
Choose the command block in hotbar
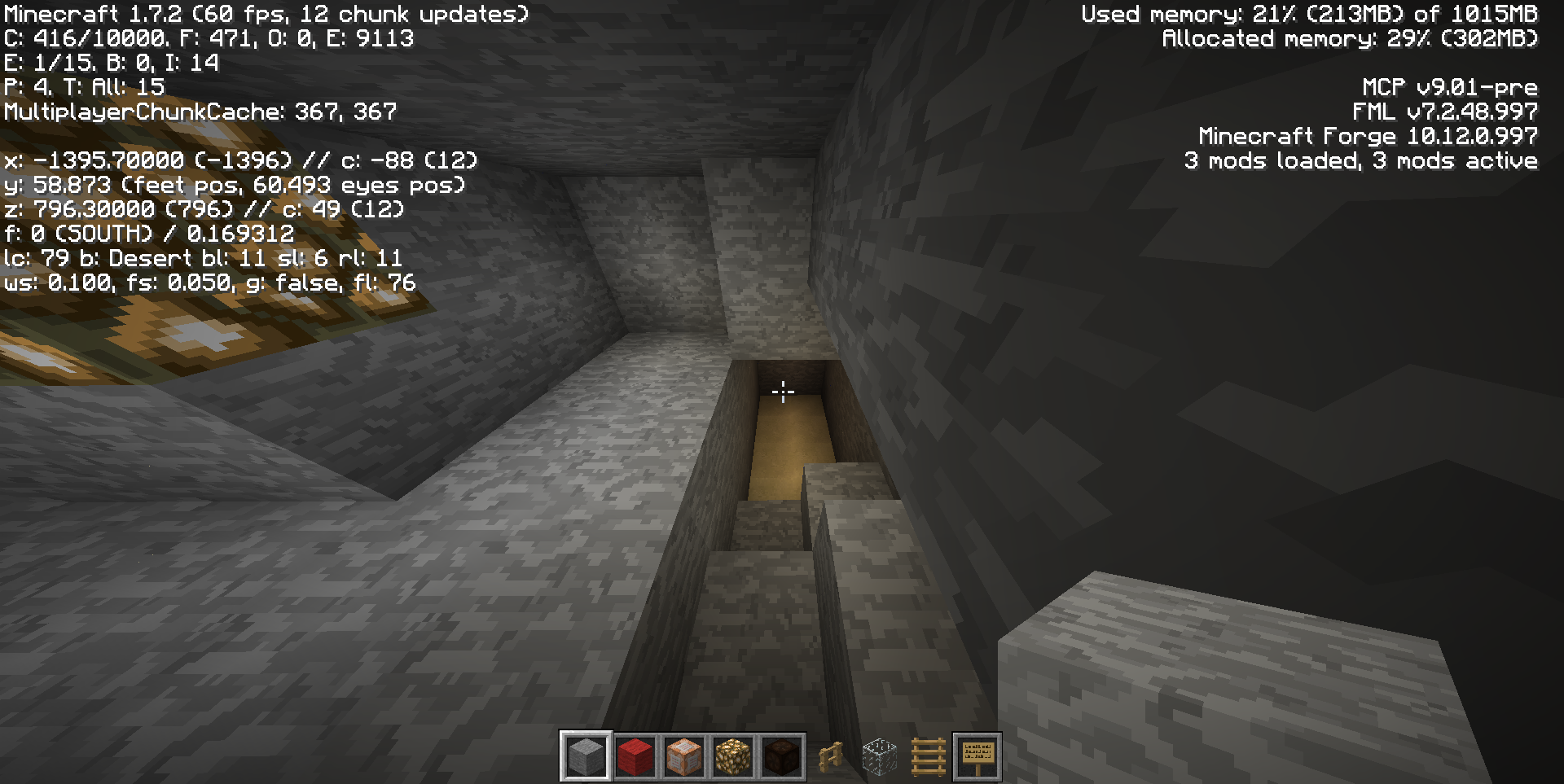tap(683, 756)
